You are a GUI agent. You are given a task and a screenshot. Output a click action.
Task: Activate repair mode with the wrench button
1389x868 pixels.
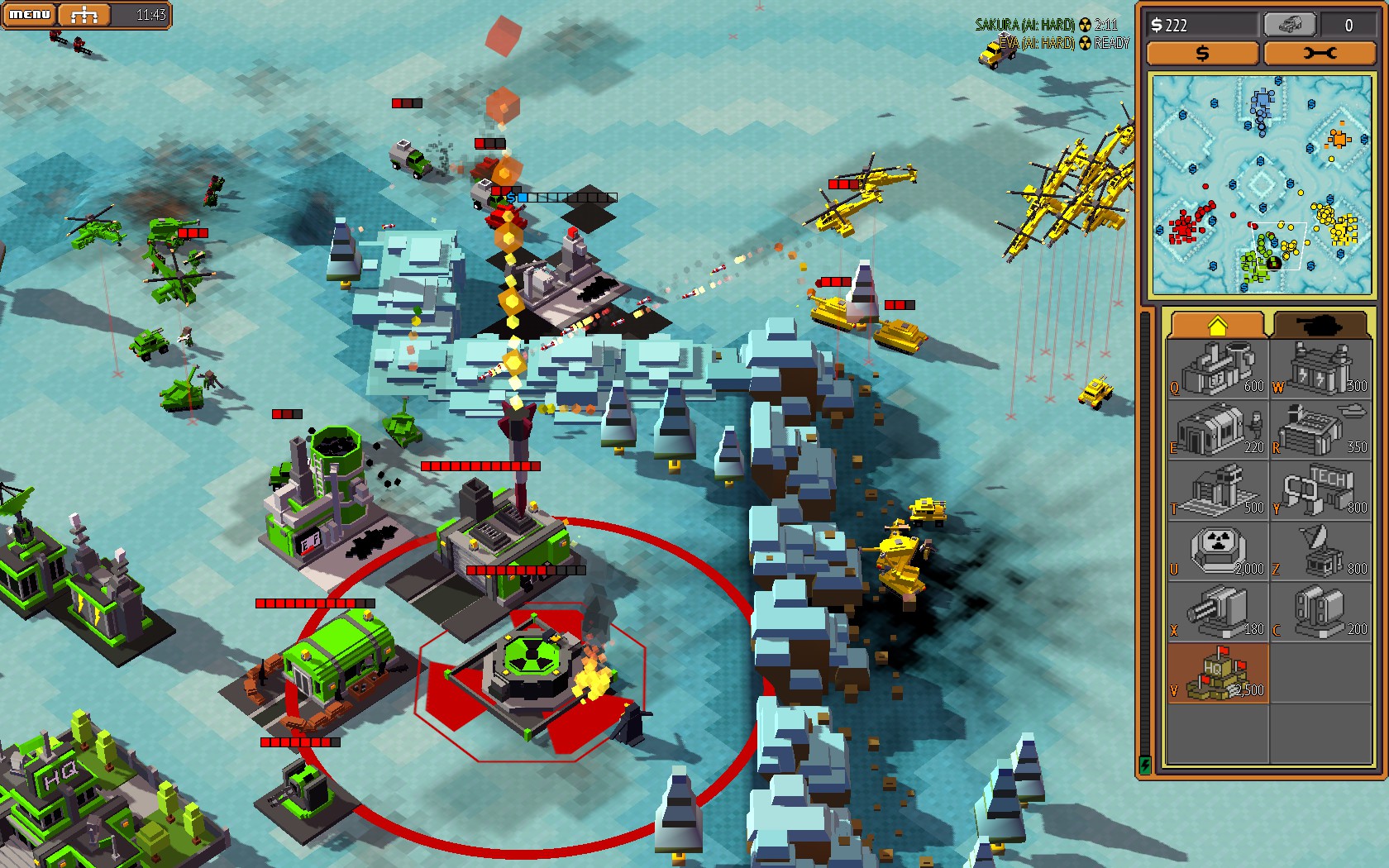[x=1321, y=54]
